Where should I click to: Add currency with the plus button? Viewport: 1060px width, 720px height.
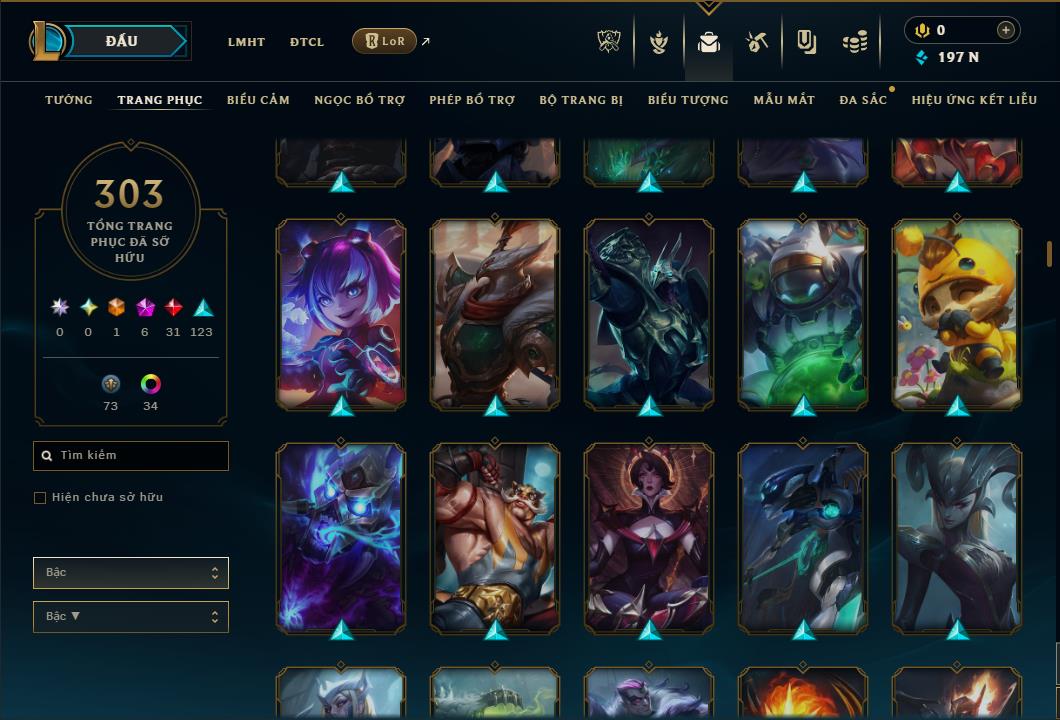pyautogui.click(x=1005, y=30)
